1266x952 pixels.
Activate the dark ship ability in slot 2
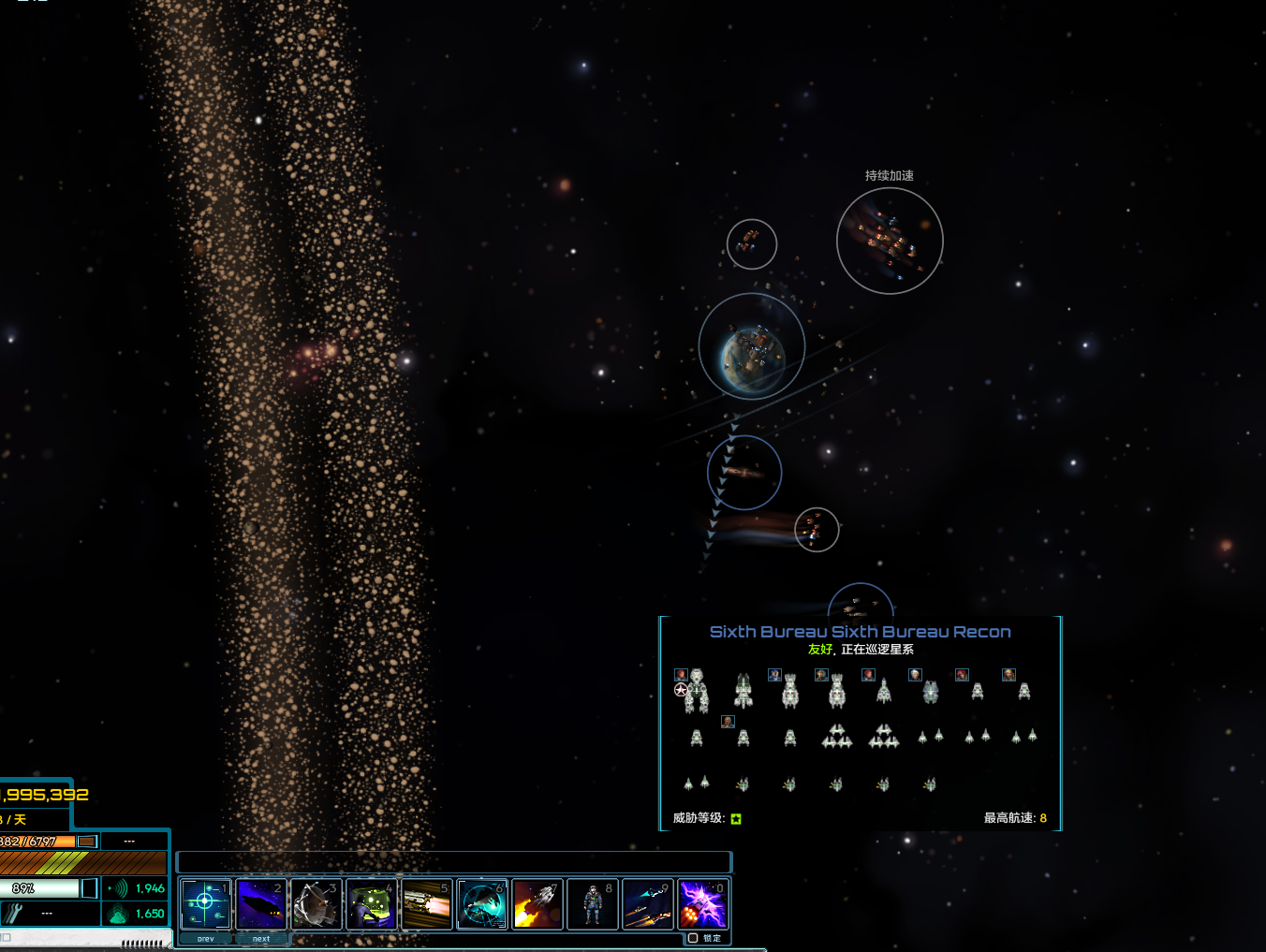[x=260, y=903]
